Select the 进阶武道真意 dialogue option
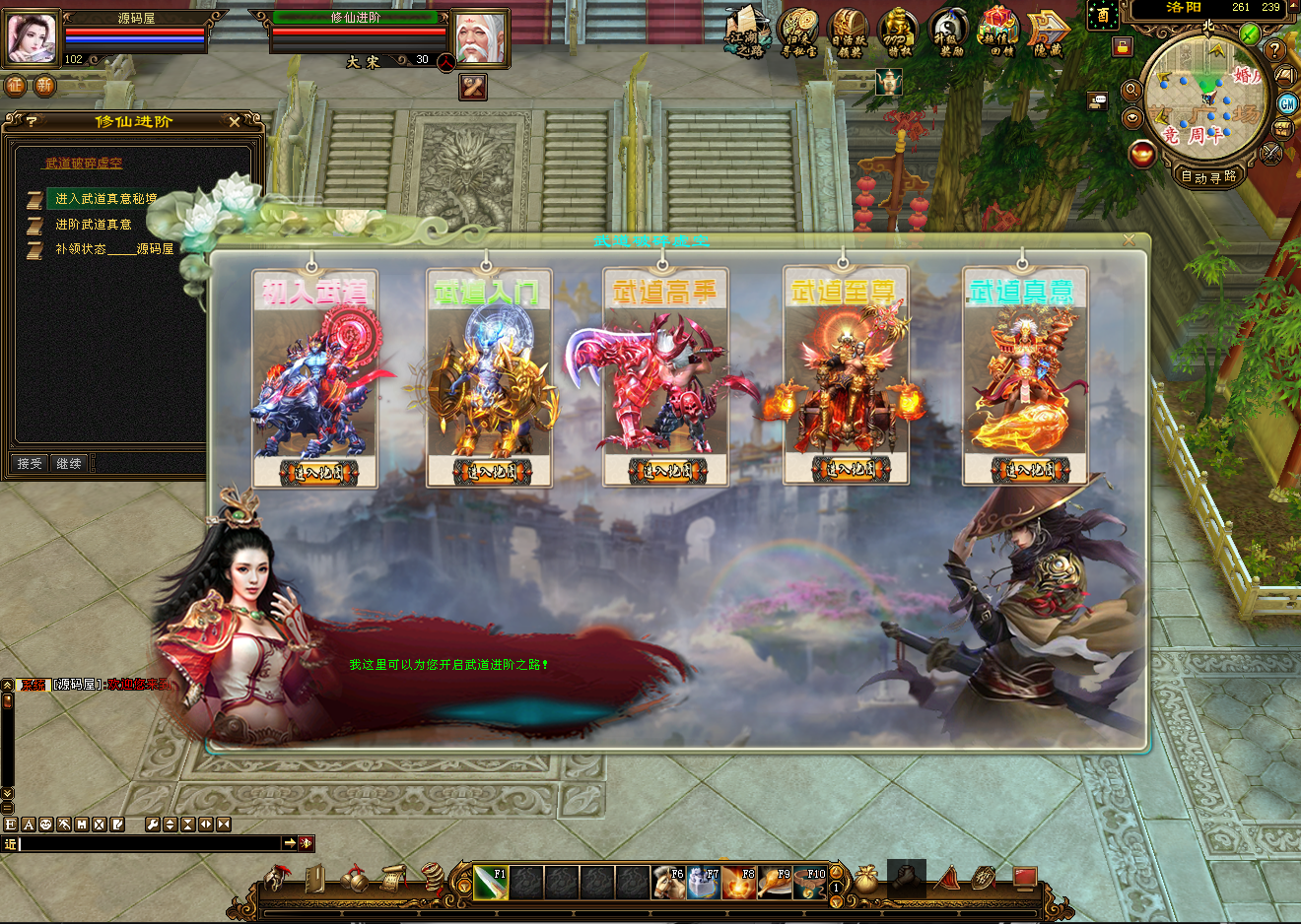The width and height of the screenshot is (1301, 924). [94, 225]
